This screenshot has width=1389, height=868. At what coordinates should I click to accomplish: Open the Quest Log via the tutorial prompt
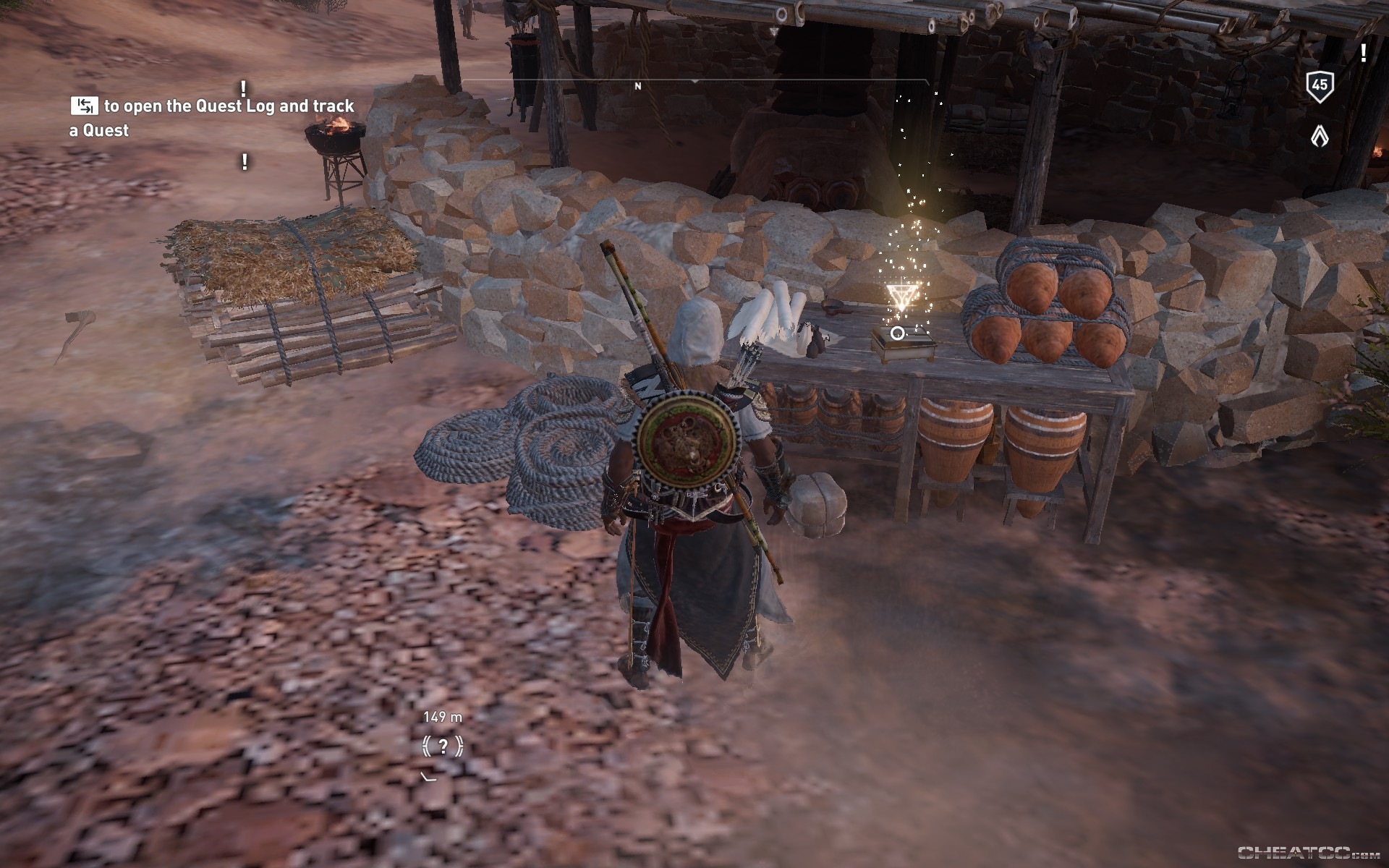[x=85, y=106]
